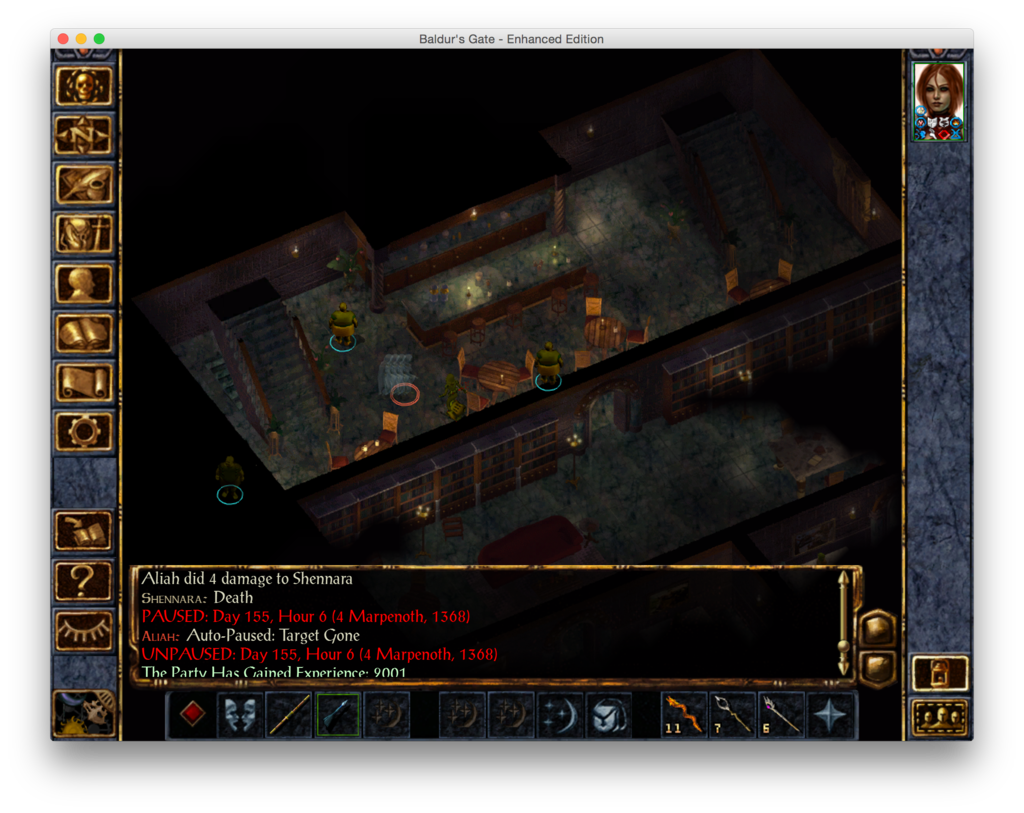Image resolution: width=1024 pixels, height=813 pixels.
Task: Return to game via the skull button
Action: coord(84,86)
